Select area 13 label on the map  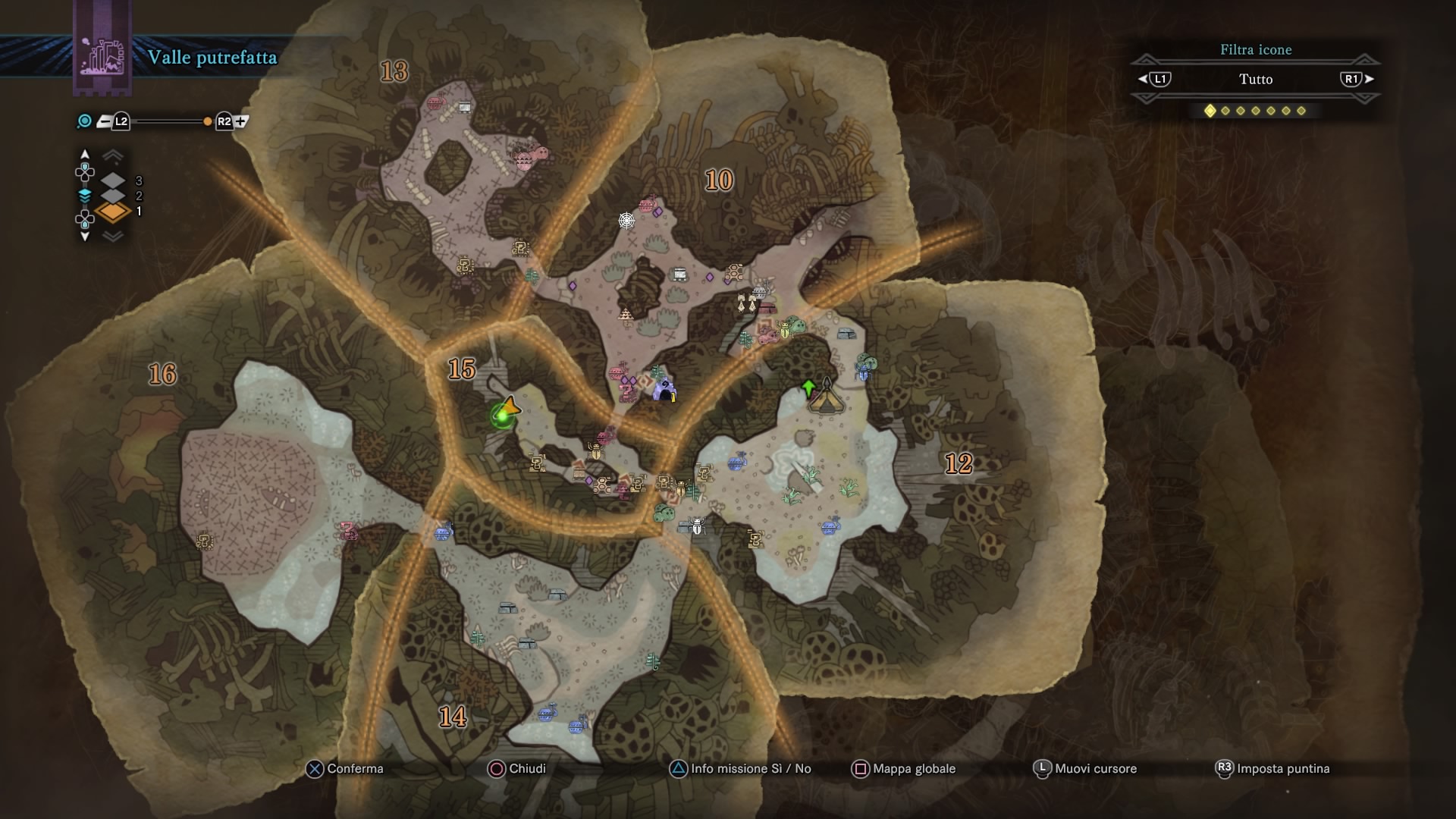point(394,71)
